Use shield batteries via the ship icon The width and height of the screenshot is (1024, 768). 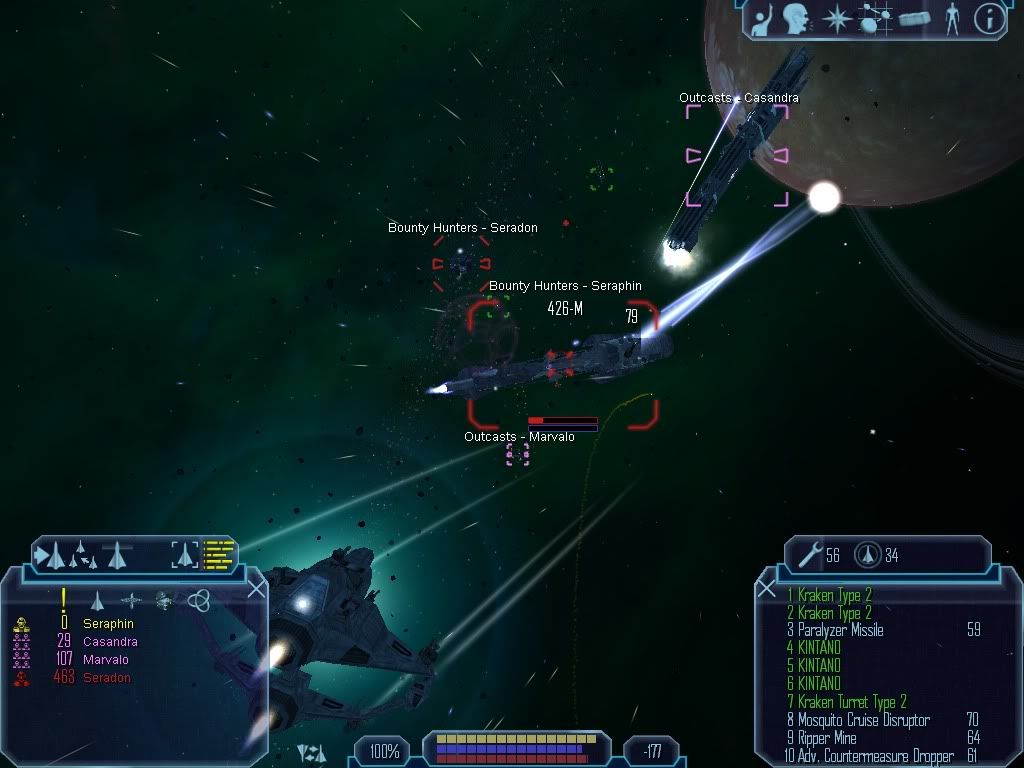click(x=866, y=555)
